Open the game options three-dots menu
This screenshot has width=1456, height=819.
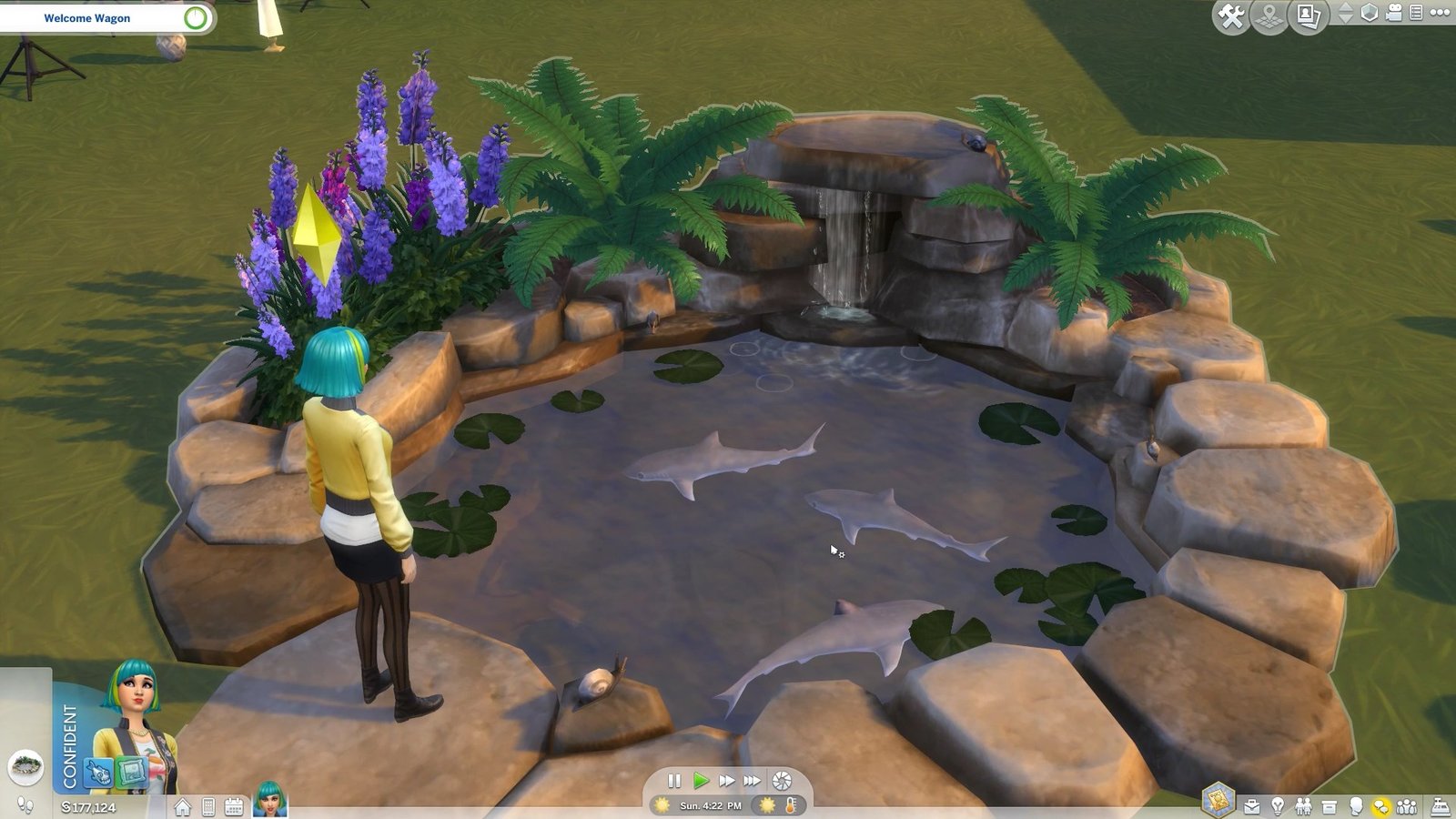[x=1441, y=13]
